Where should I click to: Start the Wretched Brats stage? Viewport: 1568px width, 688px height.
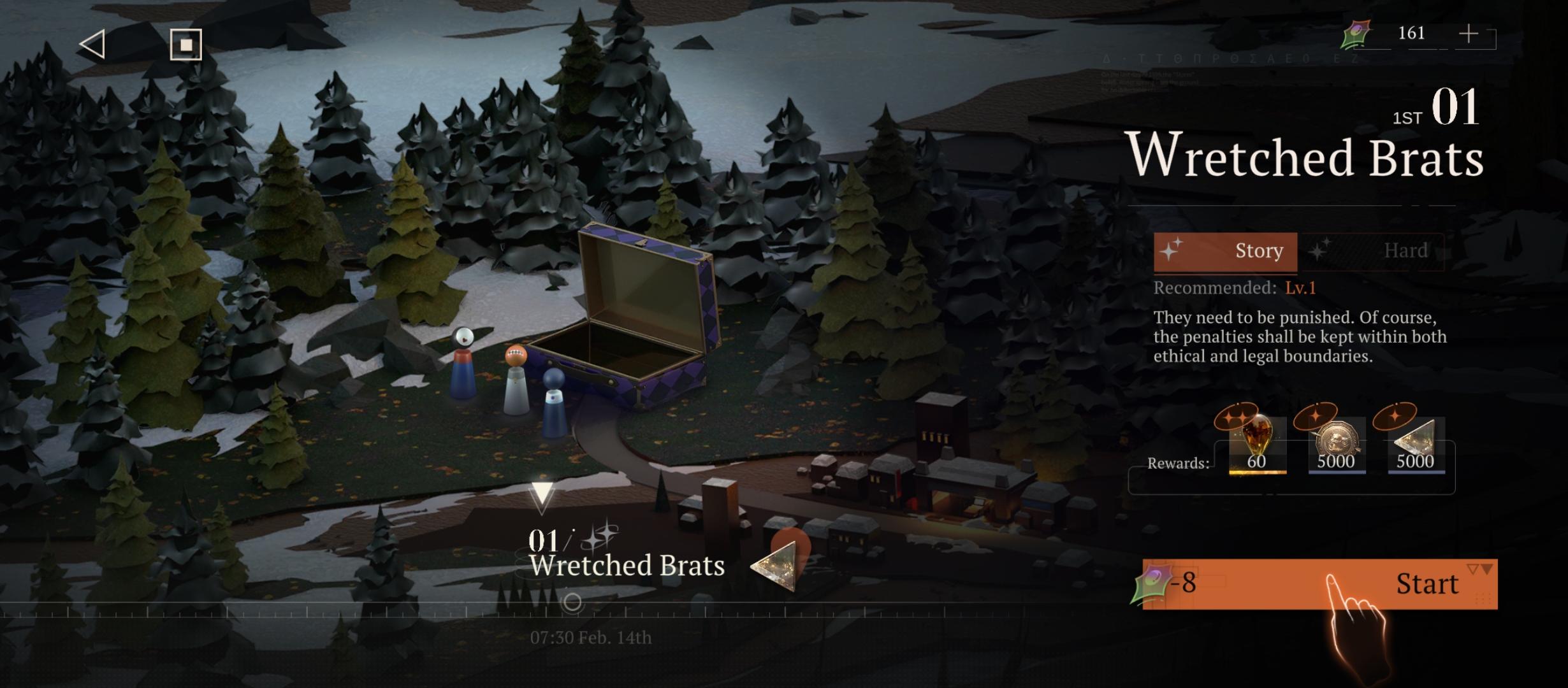[1319, 584]
